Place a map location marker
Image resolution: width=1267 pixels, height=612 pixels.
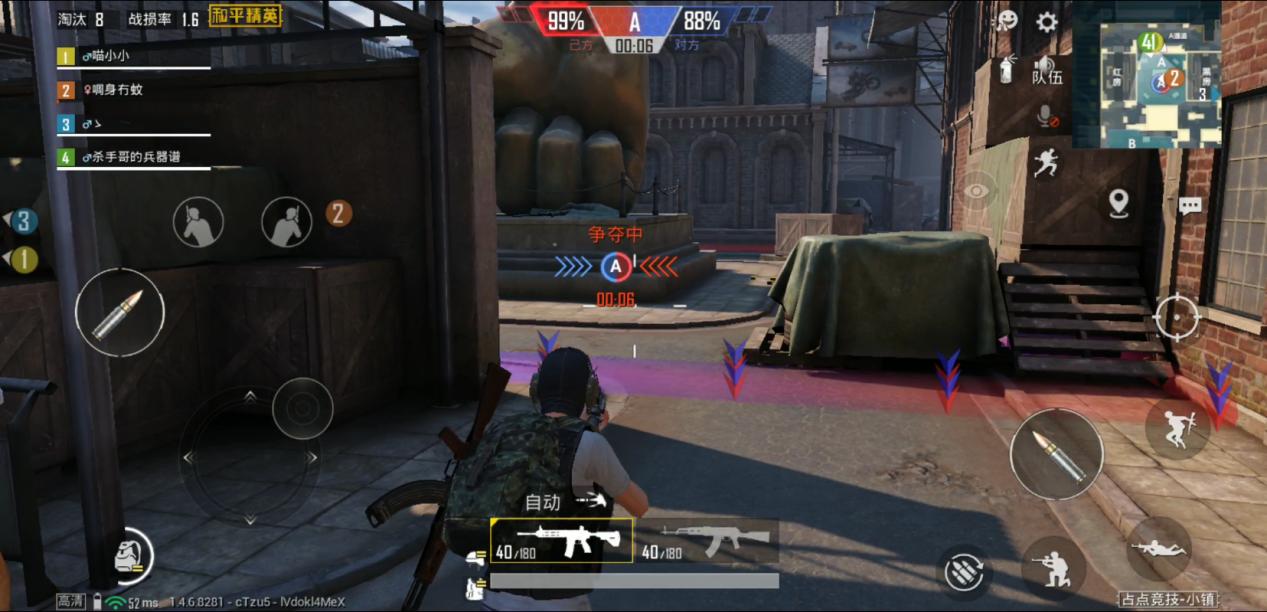pyautogui.click(x=1118, y=204)
